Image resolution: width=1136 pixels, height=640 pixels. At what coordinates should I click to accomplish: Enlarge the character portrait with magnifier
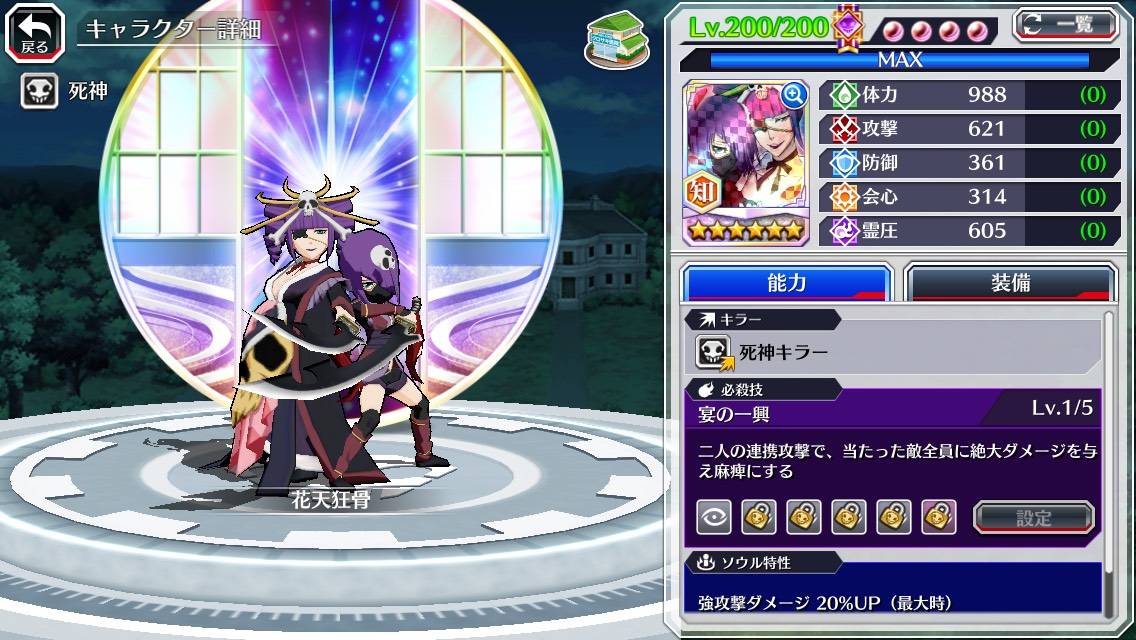click(x=794, y=95)
